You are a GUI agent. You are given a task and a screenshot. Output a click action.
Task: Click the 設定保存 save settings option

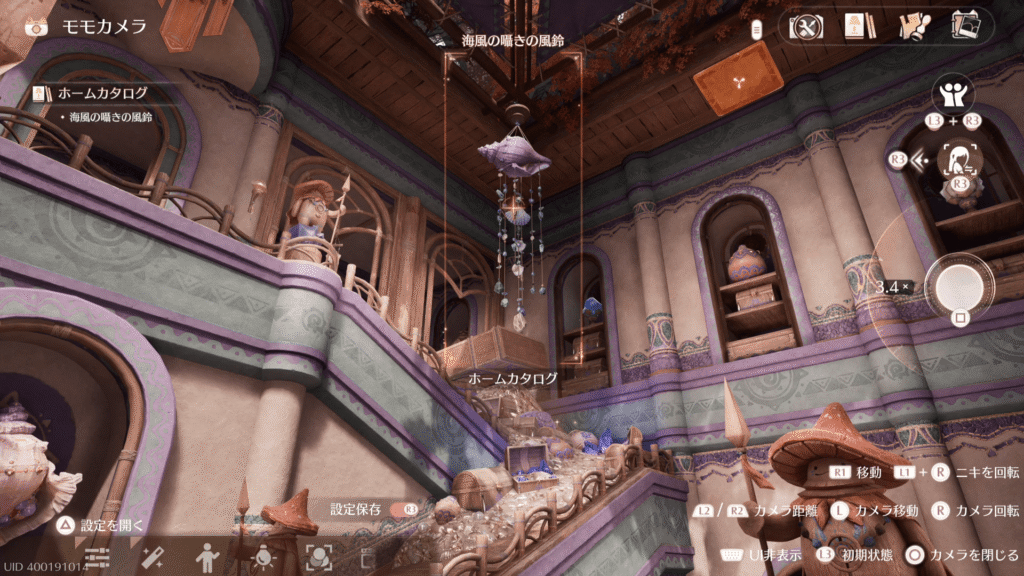(x=356, y=509)
